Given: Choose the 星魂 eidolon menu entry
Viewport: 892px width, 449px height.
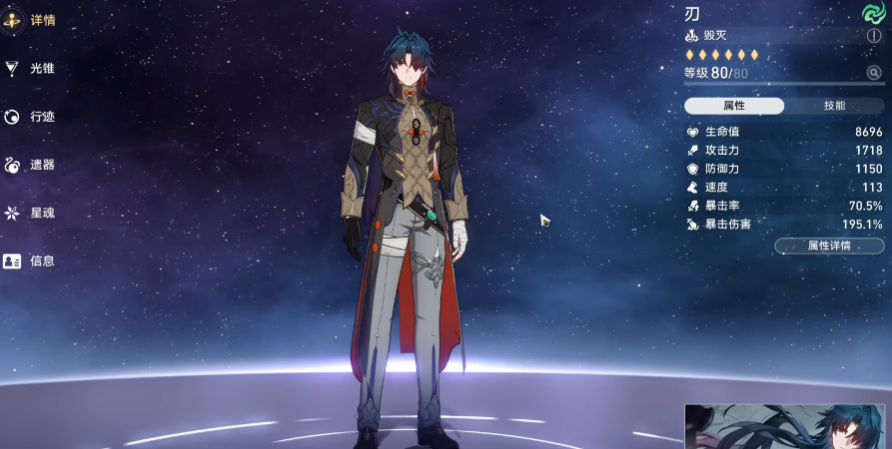Looking at the screenshot, I should click(28, 212).
